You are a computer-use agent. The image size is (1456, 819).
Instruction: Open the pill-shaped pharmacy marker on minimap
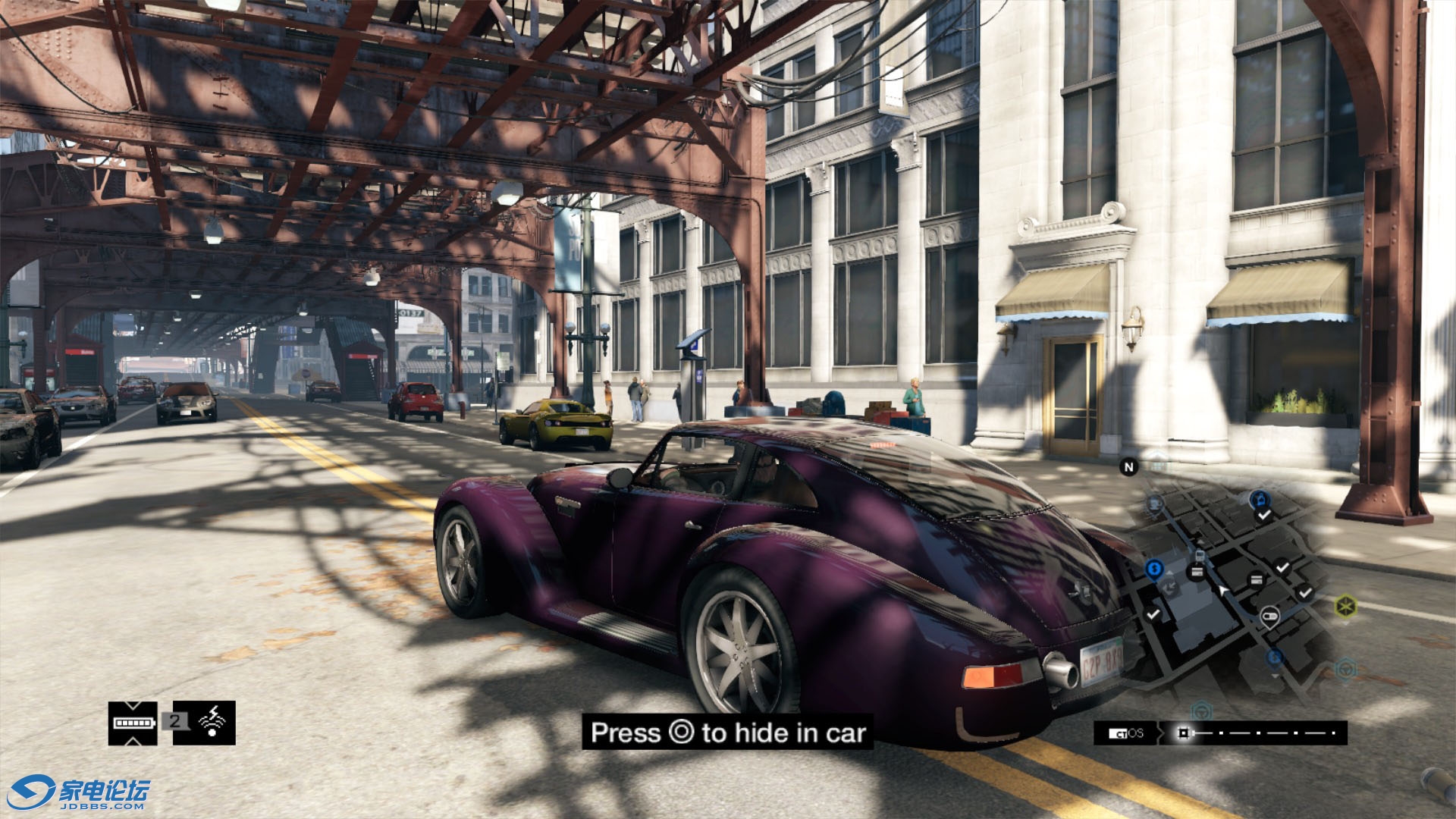click(x=1269, y=615)
